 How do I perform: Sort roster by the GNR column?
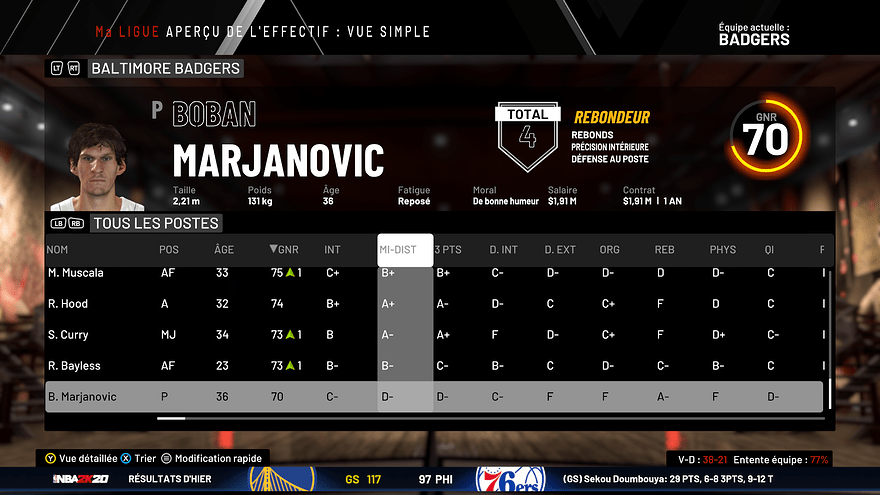284,250
